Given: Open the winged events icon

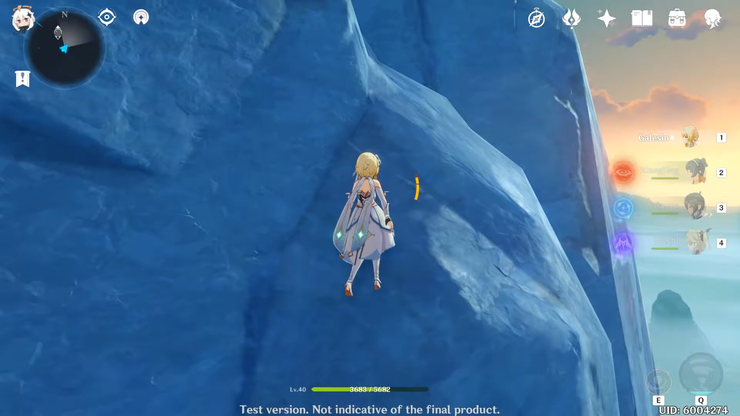Looking at the screenshot, I should point(571,18).
